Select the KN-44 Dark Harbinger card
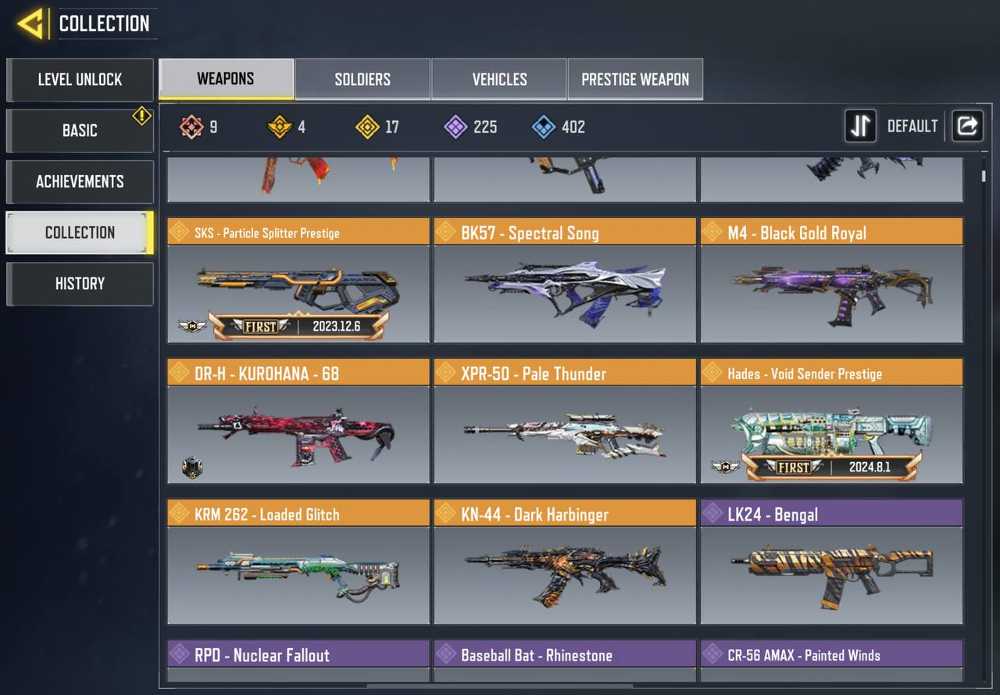1000x695 pixels. [564, 564]
